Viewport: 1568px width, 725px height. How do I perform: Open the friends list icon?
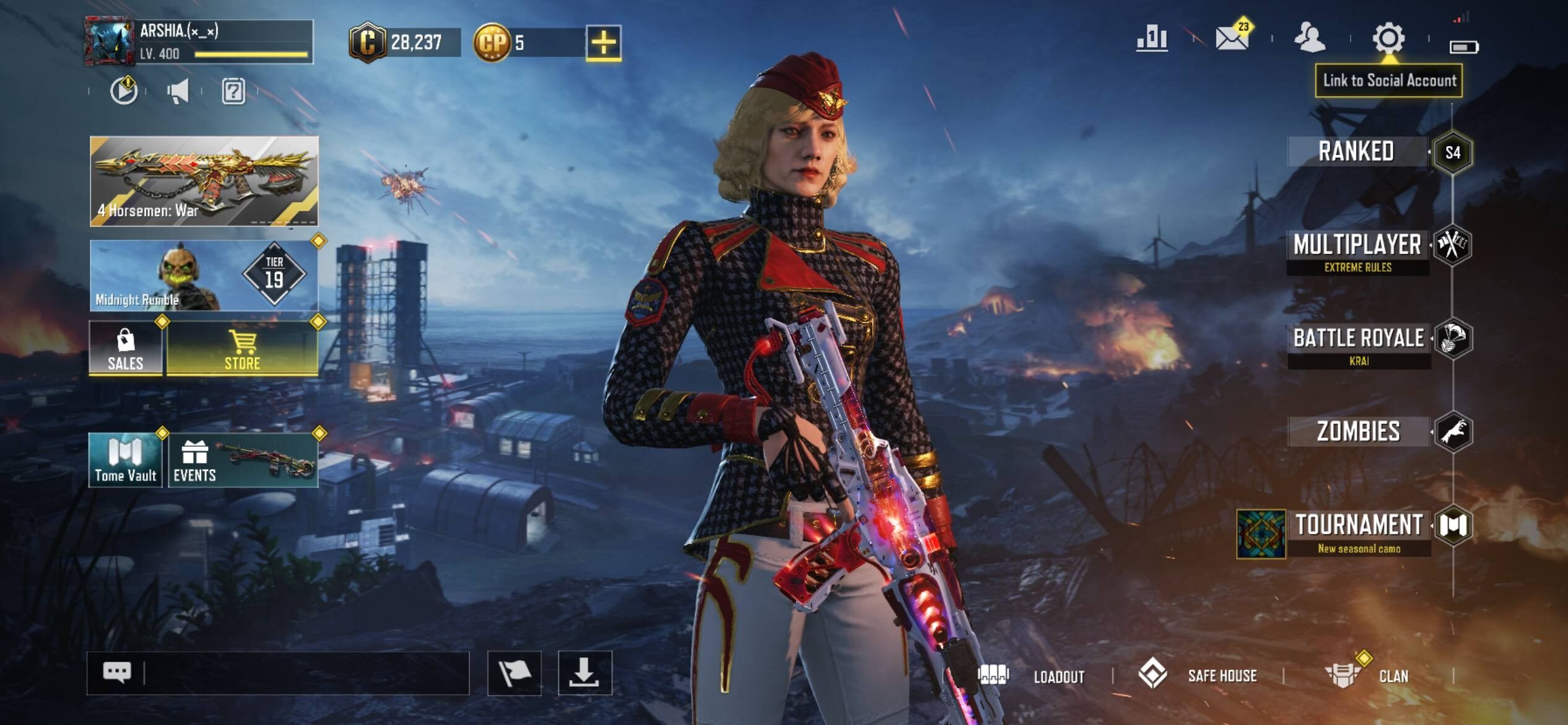click(x=1310, y=38)
